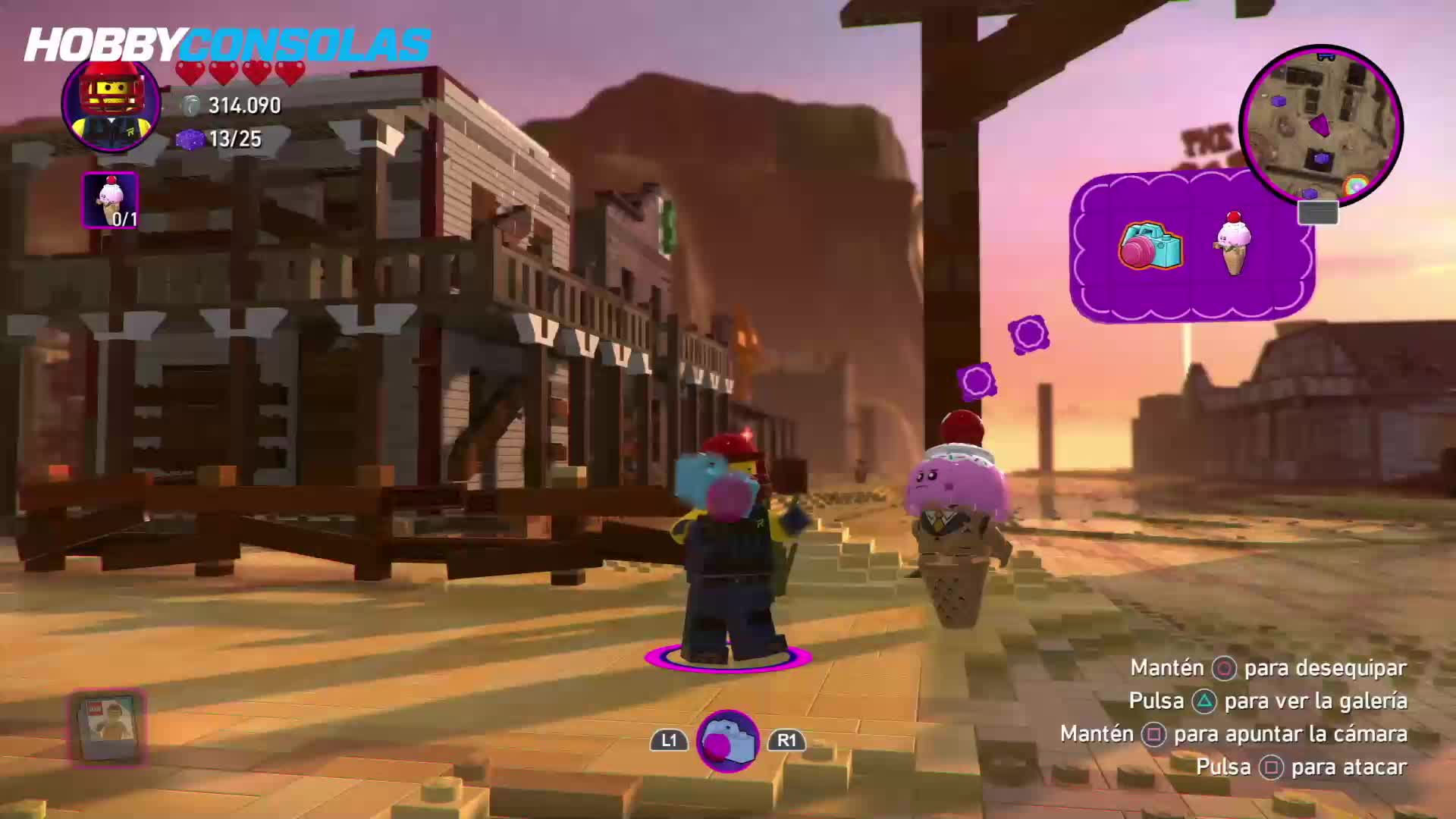Click the ice cream icon in the speech bubble
This screenshot has width=1456, height=819.
[1234, 243]
